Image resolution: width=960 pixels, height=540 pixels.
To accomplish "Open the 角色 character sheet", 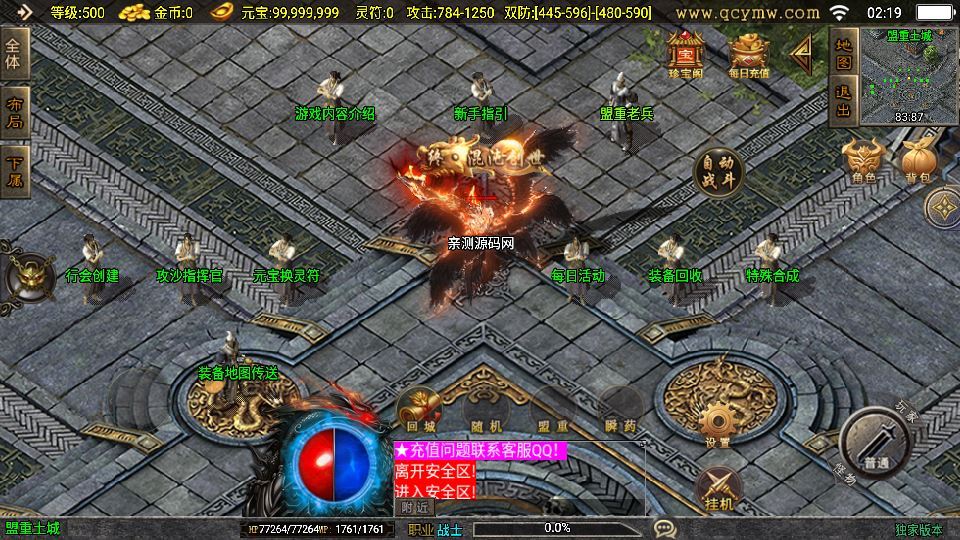I will [x=864, y=161].
